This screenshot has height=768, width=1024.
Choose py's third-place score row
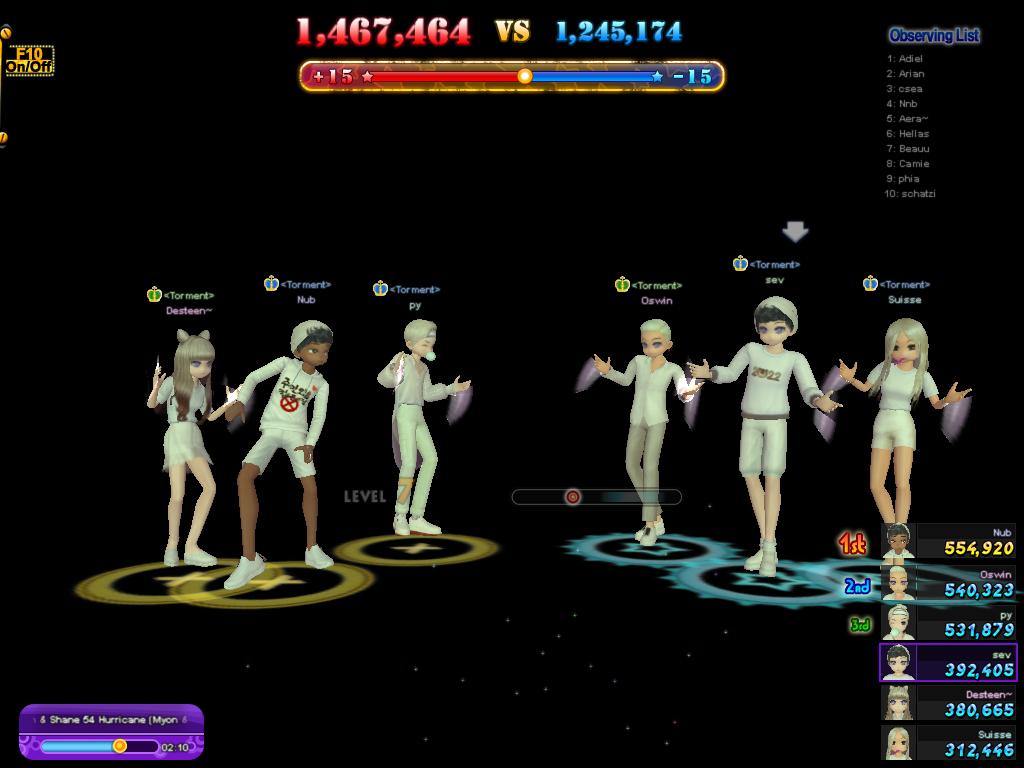coord(948,623)
